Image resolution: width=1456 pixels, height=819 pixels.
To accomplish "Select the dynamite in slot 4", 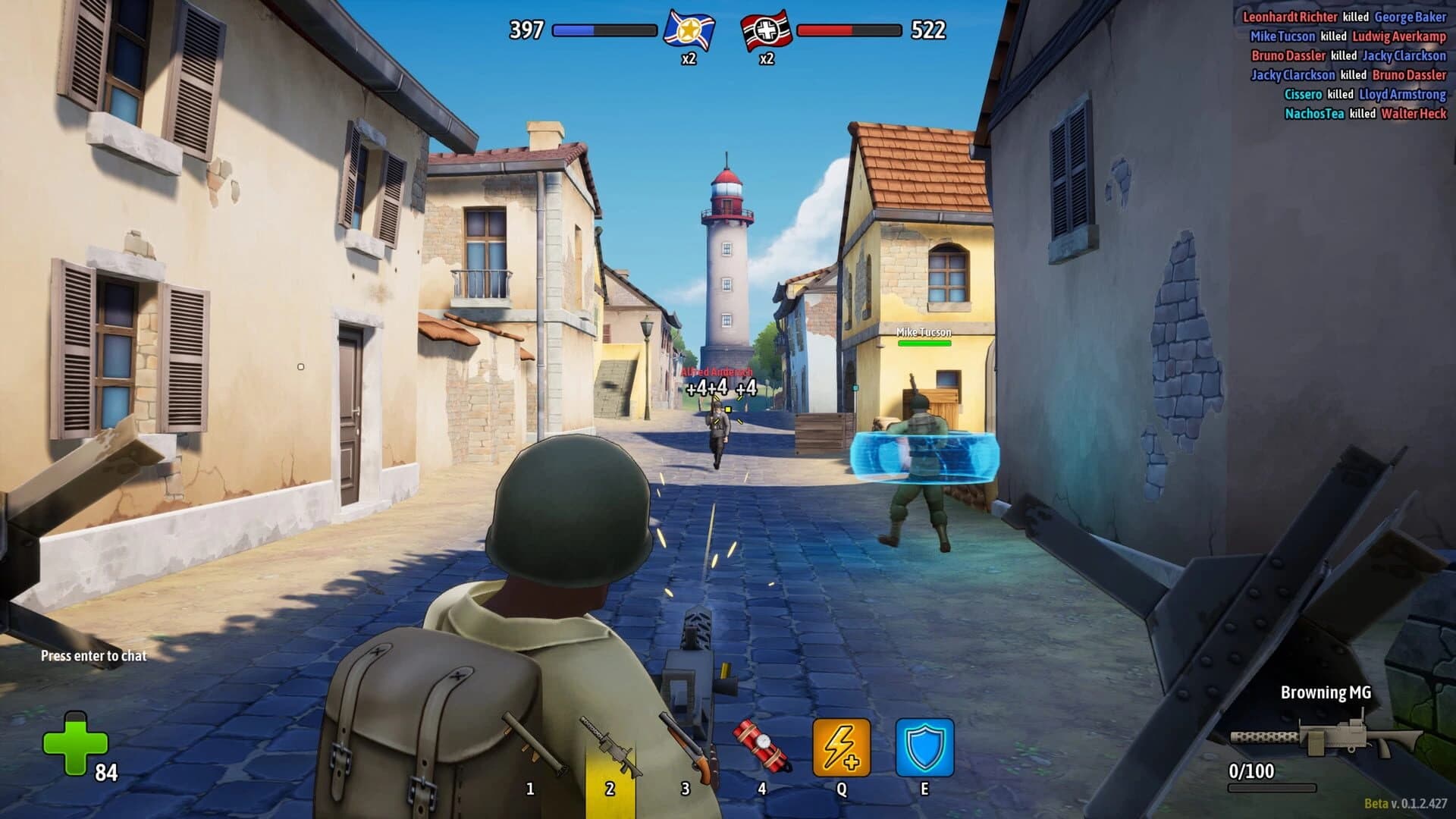I will point(762,743).
